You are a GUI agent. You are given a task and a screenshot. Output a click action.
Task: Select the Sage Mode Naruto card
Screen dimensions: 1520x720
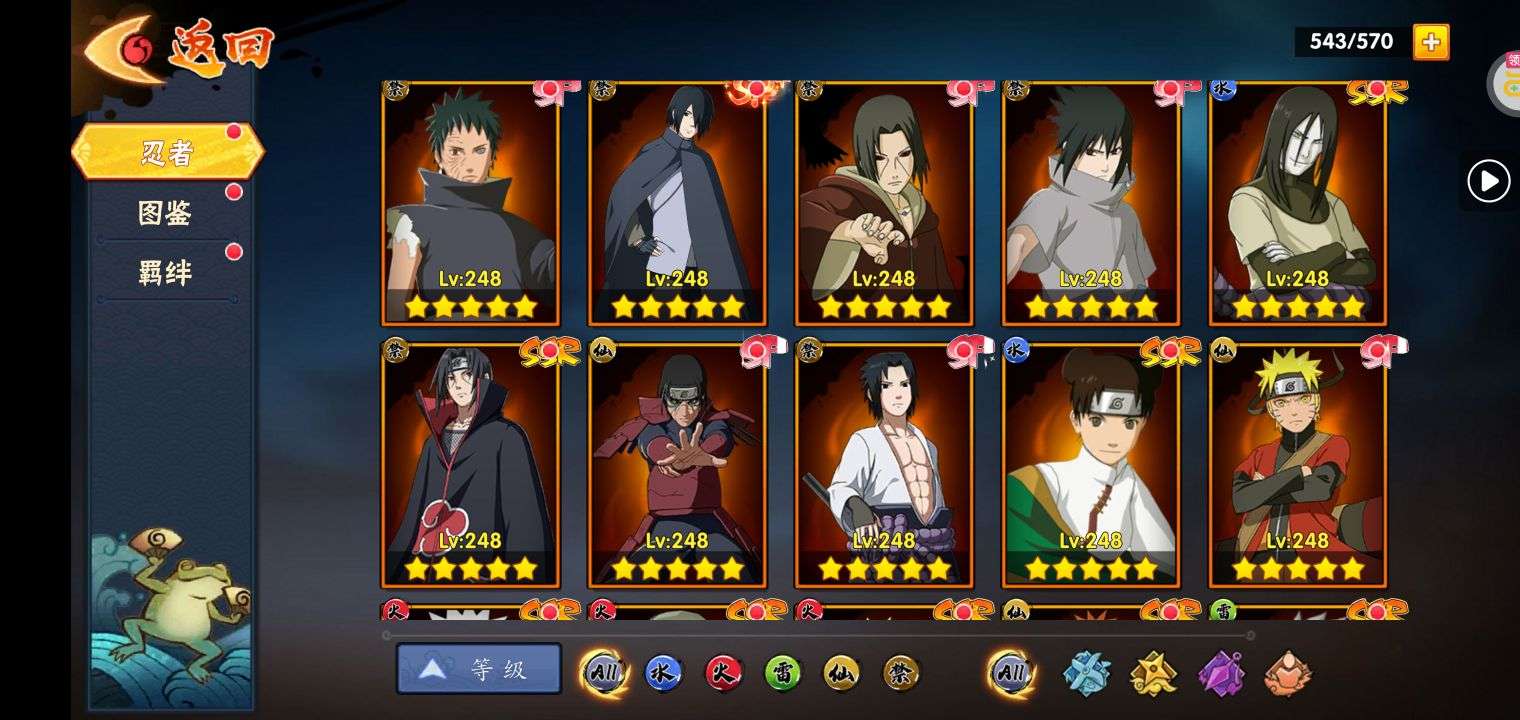coord(1297,465)
